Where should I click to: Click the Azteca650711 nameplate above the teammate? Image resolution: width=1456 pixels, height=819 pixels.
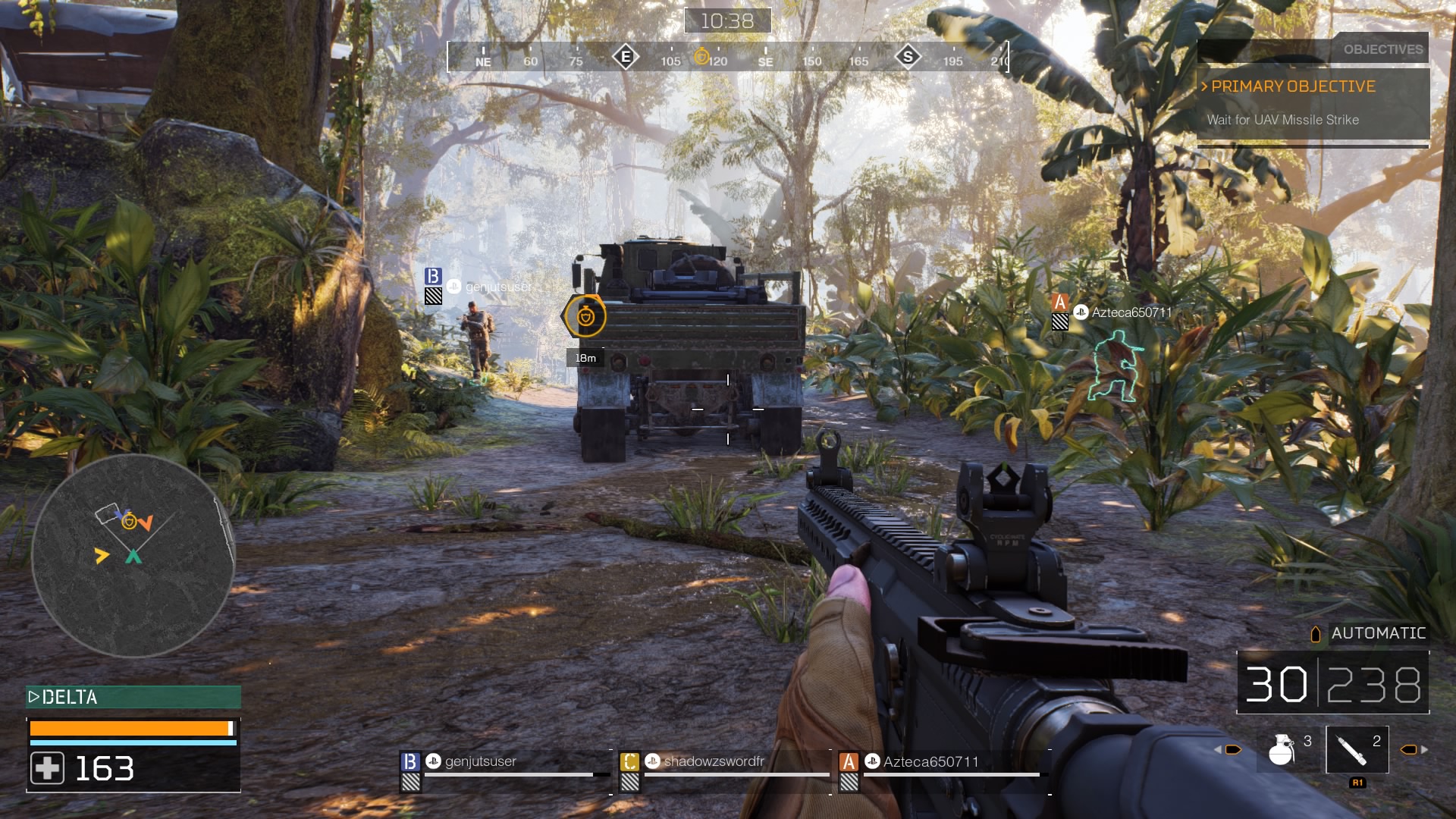[x=1131, y=312]
